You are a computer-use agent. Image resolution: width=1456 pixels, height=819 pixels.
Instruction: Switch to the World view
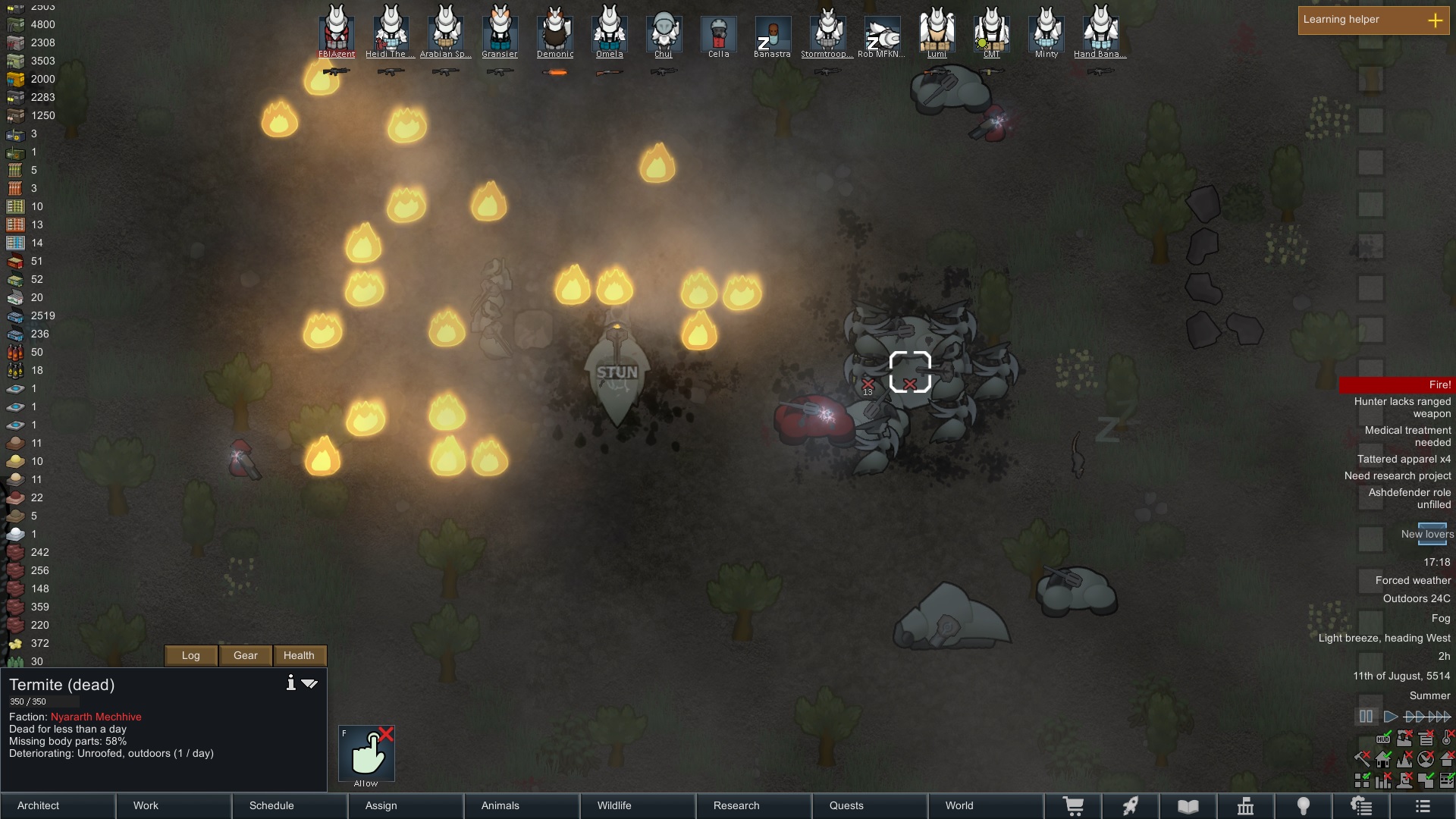986,805
